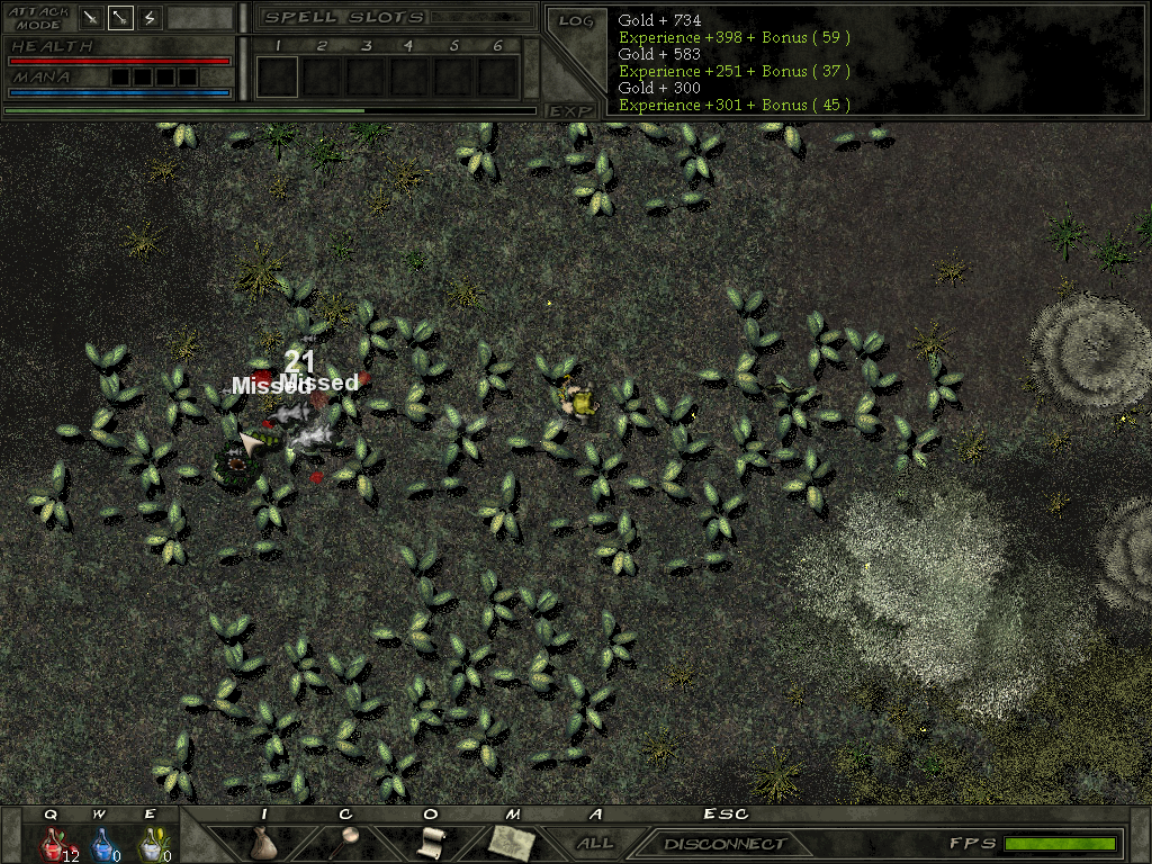
Task: Open the world map
Action: tap(513, 843)
